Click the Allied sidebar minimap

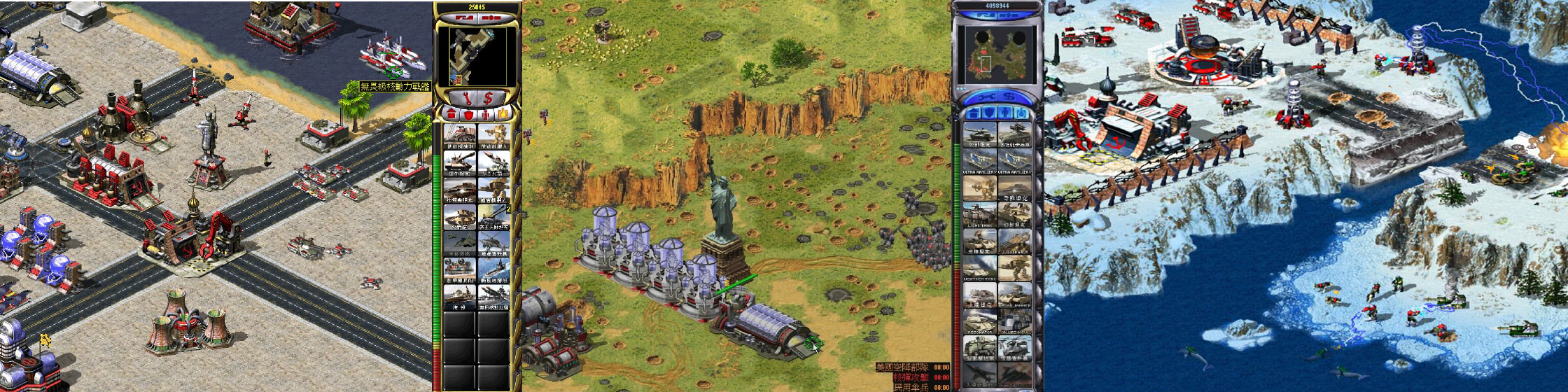[x=993, y=55]
